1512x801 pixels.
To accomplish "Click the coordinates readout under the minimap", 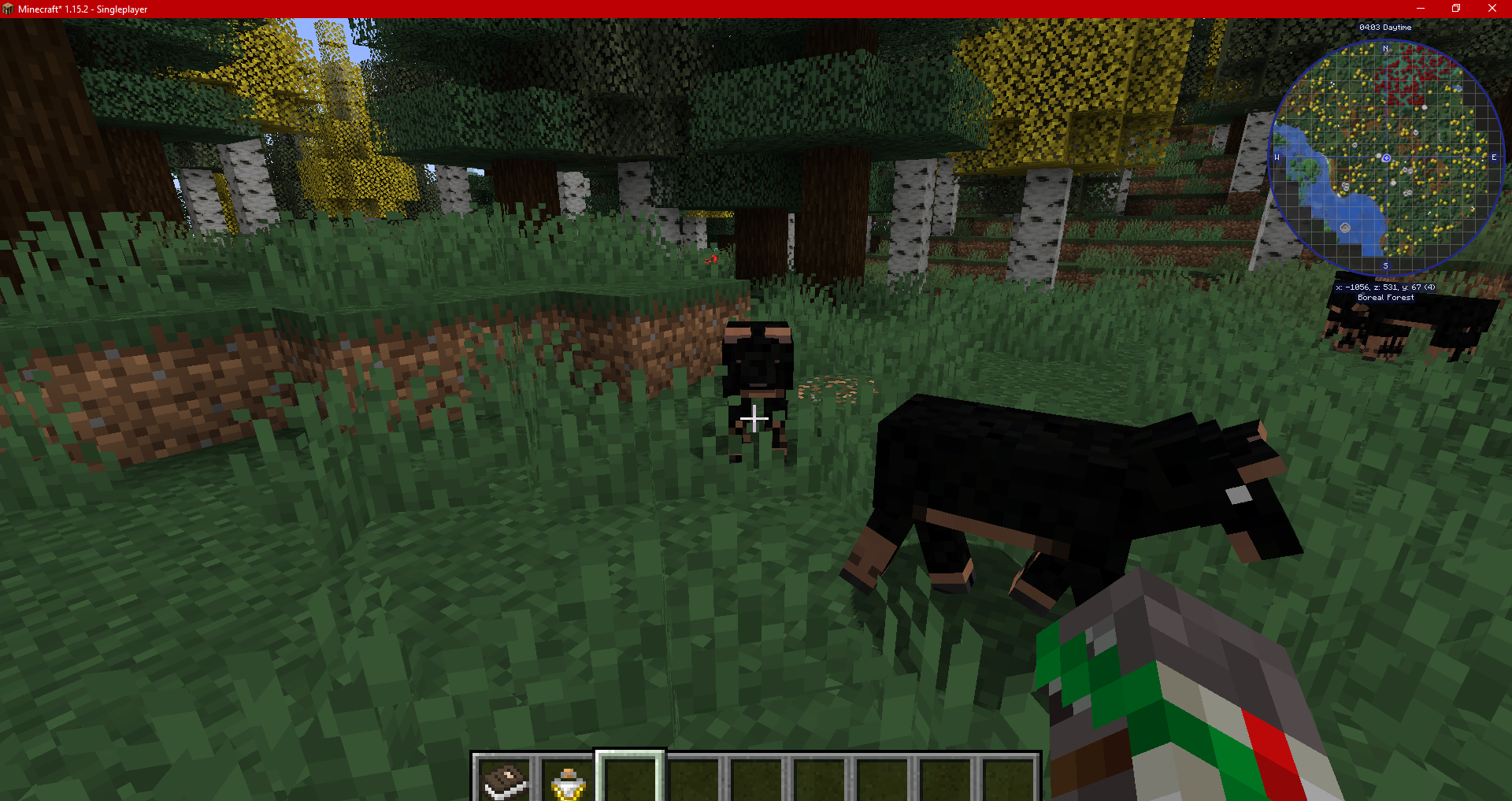I will [1386, 287].
